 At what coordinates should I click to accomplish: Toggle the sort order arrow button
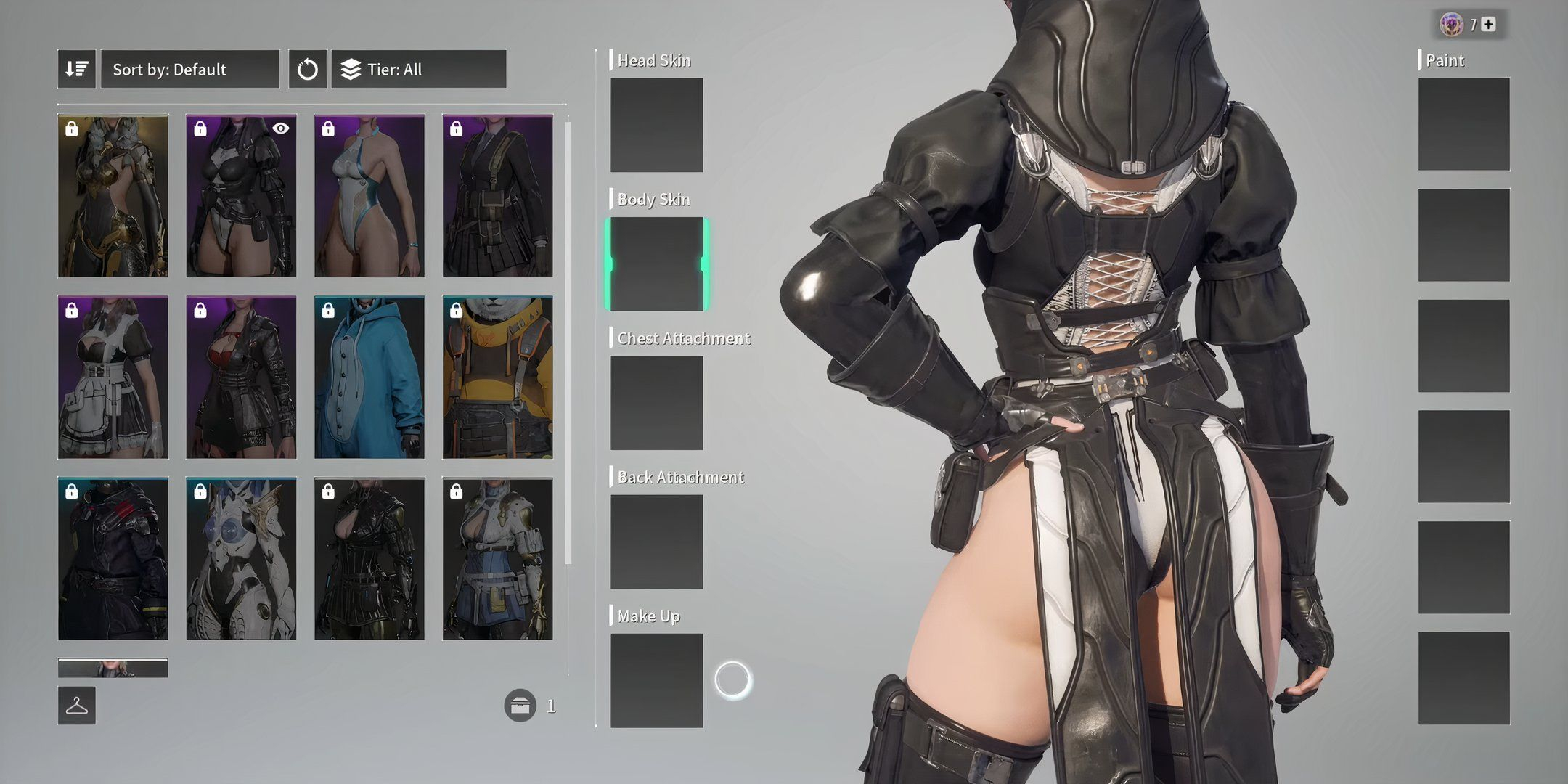76,70
